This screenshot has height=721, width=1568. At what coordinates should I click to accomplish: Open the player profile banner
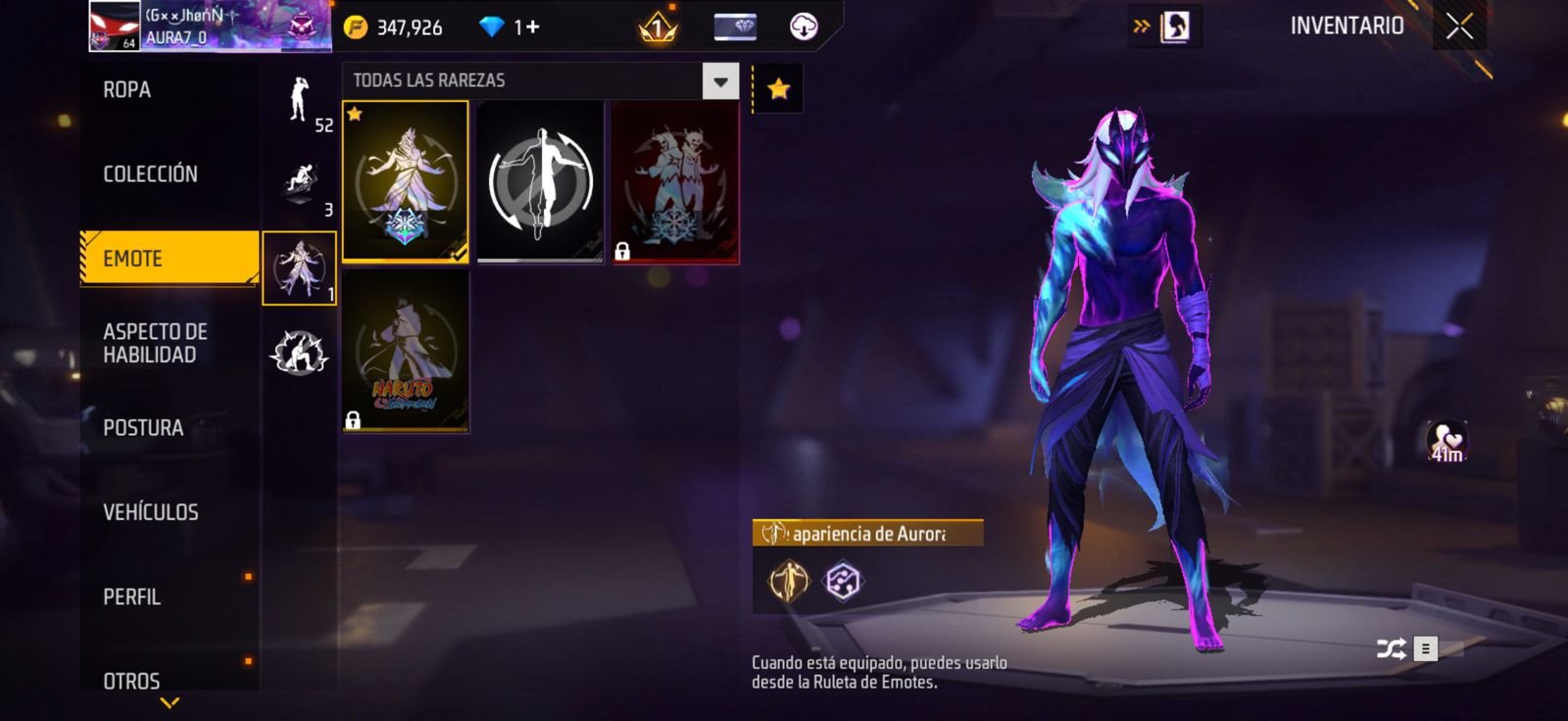(x=211, y=26)
